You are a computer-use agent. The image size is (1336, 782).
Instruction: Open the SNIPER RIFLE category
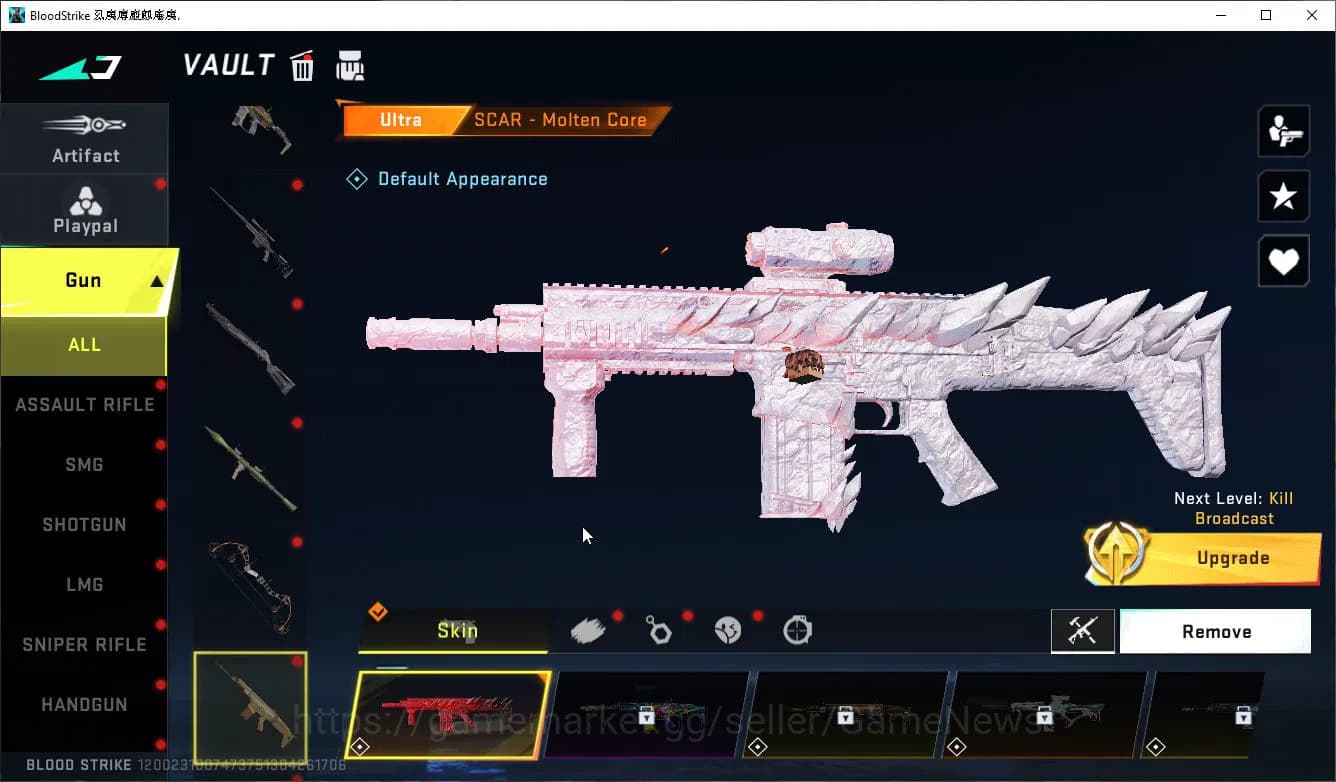pos(84,644)
